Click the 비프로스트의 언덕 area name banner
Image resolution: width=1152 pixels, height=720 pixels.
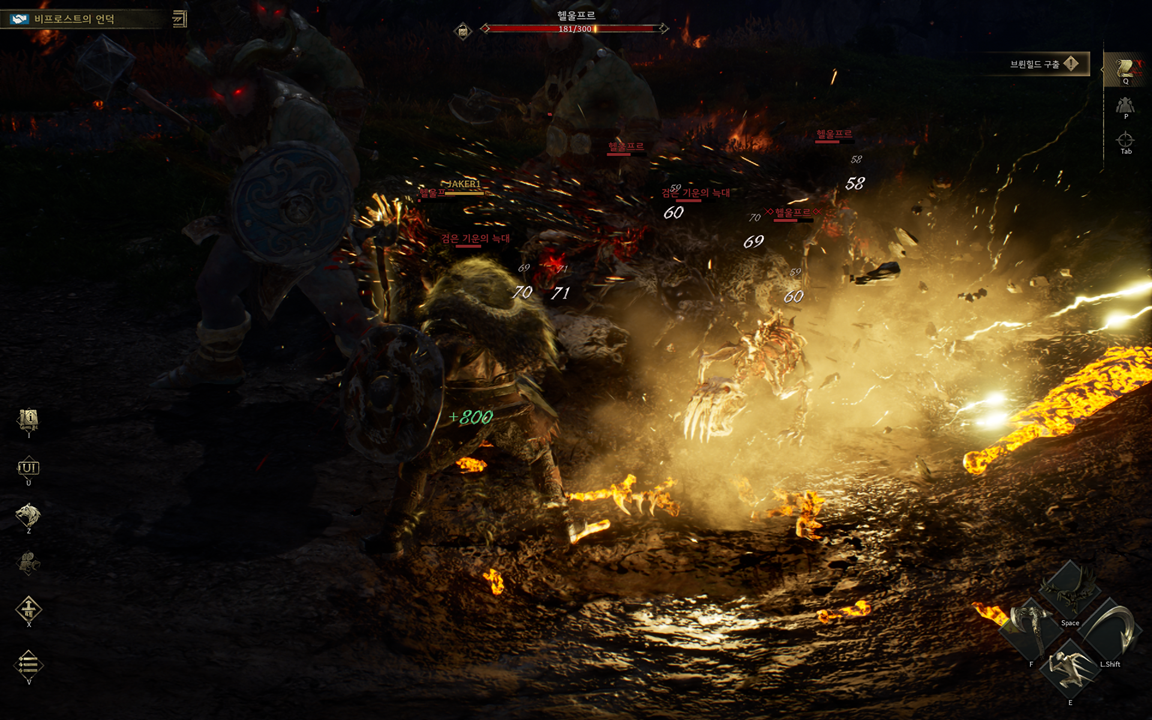(82, 18)
